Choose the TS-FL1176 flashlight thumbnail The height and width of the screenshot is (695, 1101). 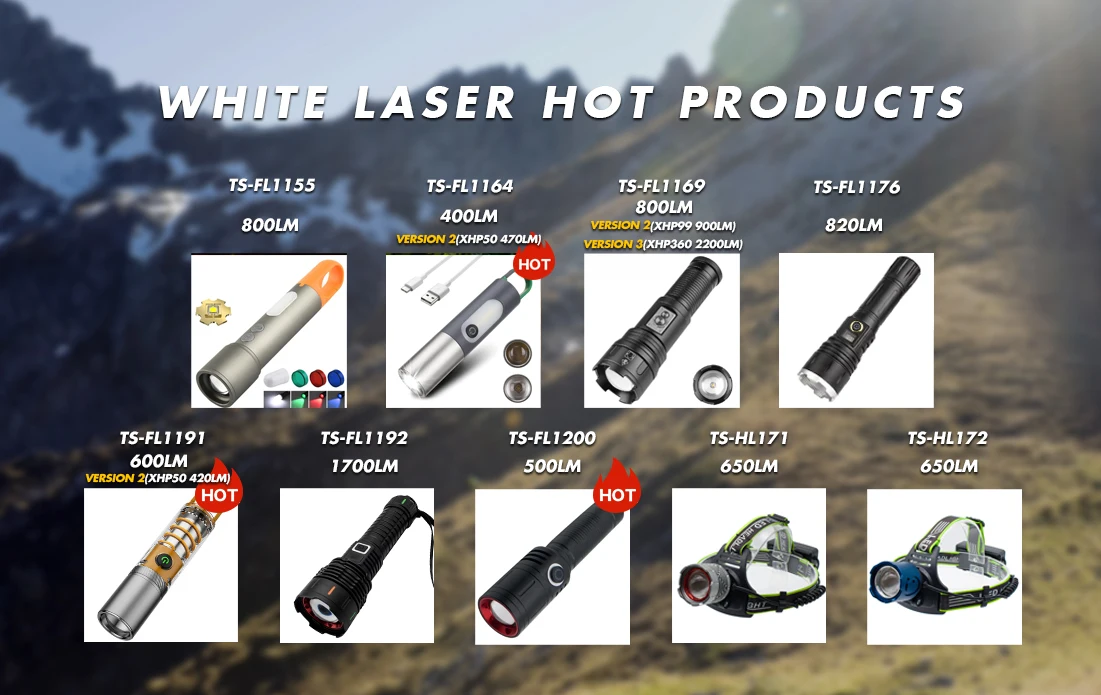[x=856, y=331]
